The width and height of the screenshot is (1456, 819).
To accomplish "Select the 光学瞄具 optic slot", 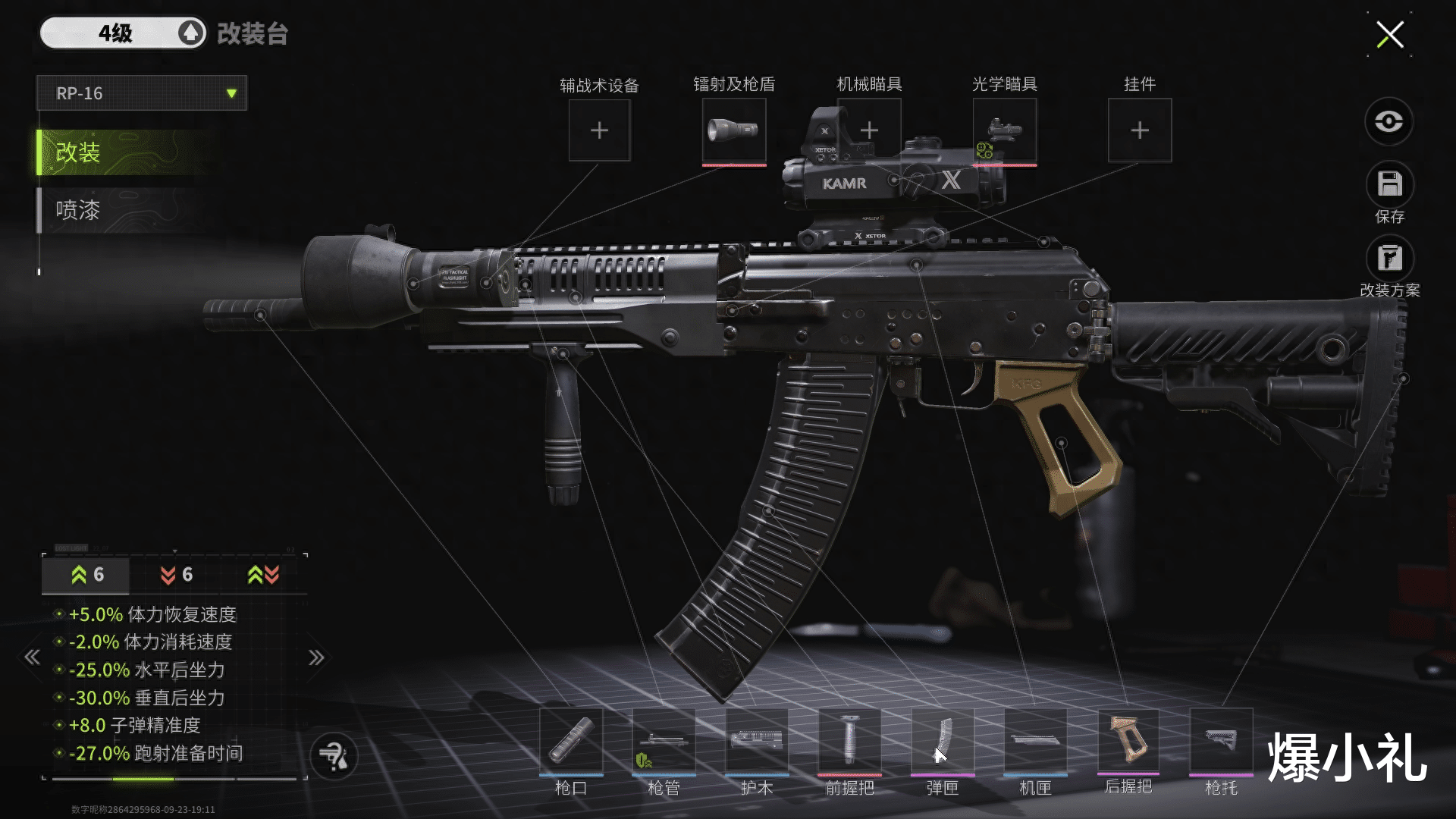I will (x=1004, y=130).
